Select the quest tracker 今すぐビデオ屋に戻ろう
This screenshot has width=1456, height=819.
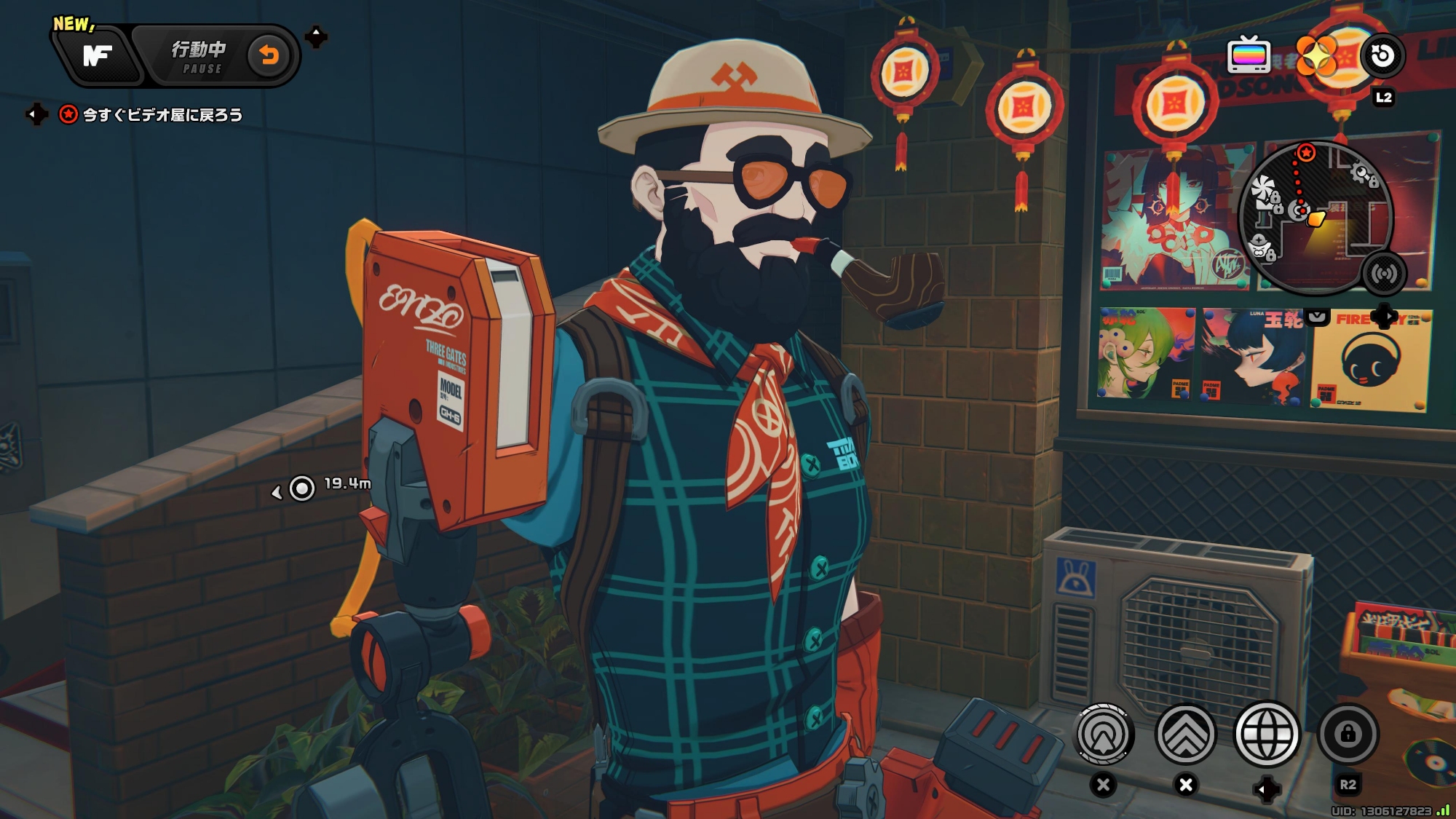pyautogui.click(x=162, y=115)
